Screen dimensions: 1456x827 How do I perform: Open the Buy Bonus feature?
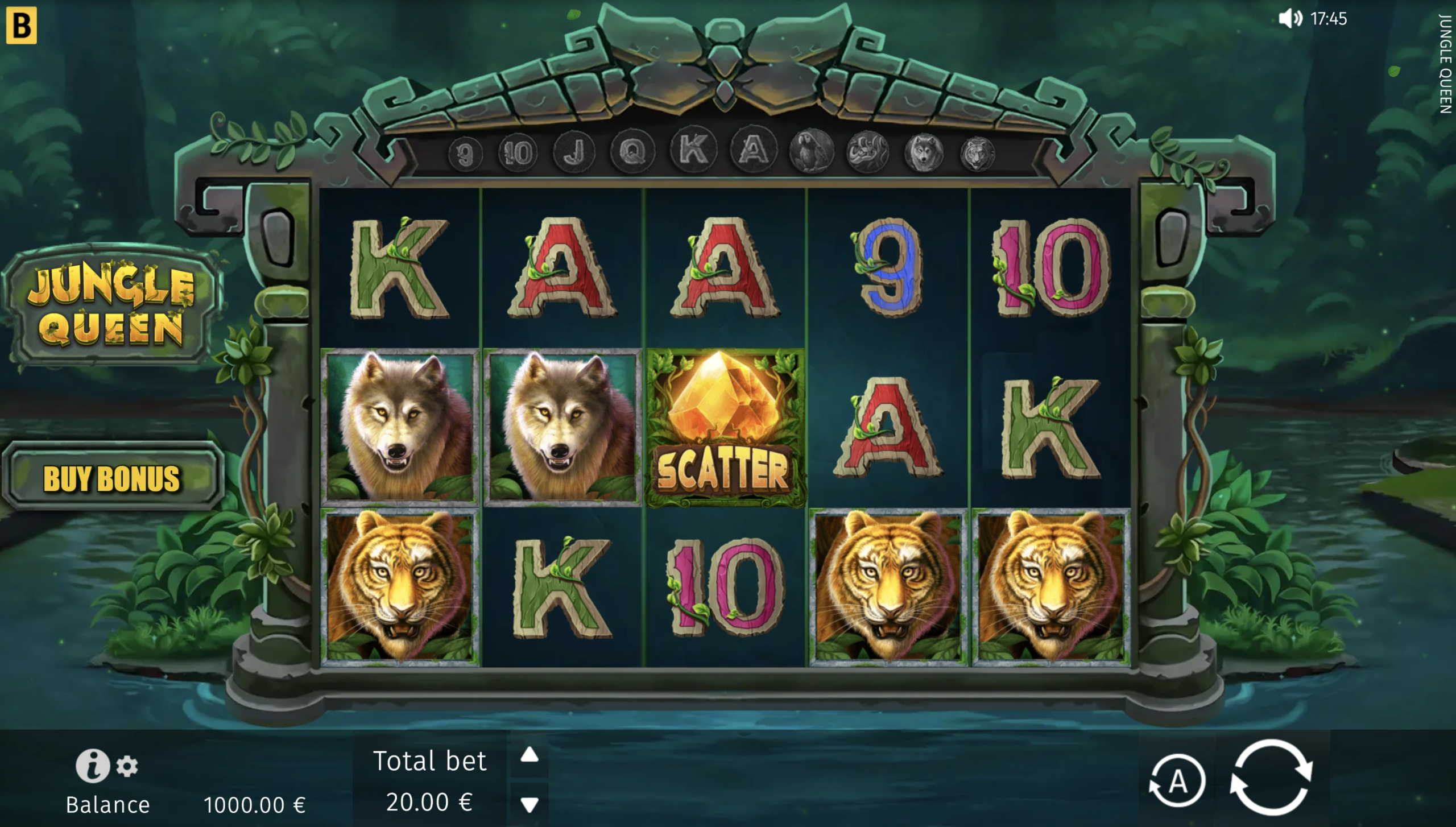(112, 478)
